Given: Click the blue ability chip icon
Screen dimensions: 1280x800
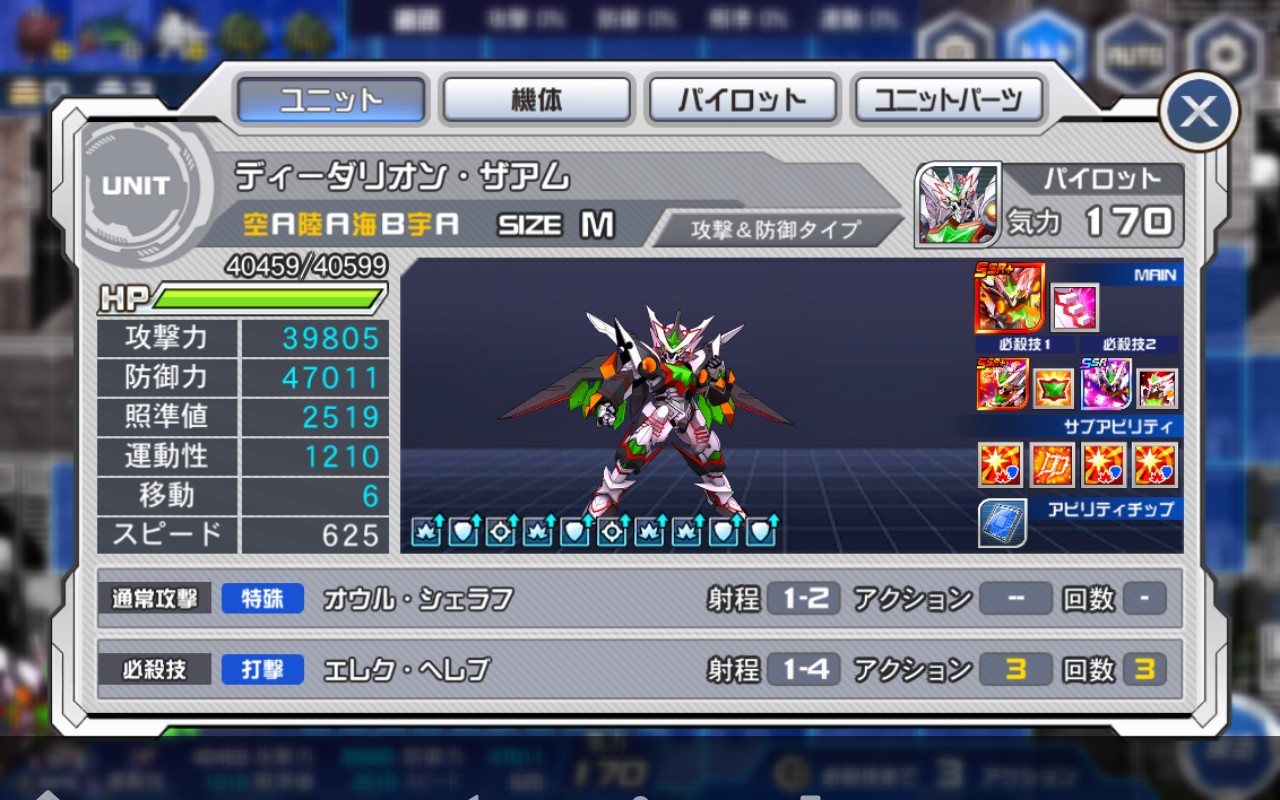Looking at the screenshot, I should click(x=1002, y=523).
